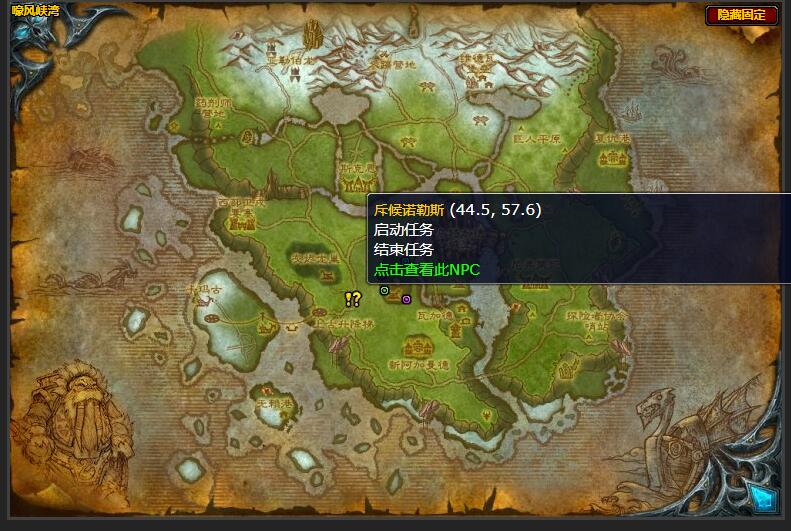
Task: Click the red 隐藏固定 button
Action: [x=741, y=15]
